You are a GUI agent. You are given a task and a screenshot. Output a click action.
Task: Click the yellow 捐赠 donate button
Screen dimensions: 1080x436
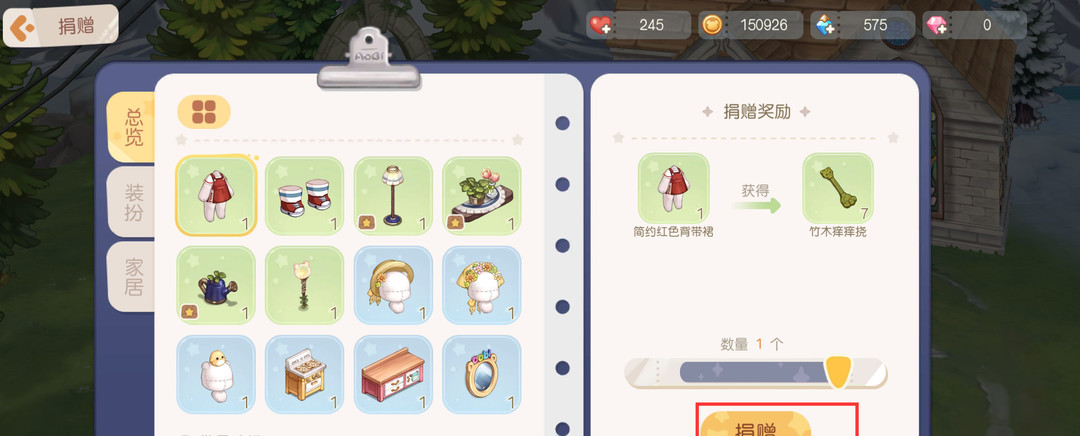[x=755, y=424]
